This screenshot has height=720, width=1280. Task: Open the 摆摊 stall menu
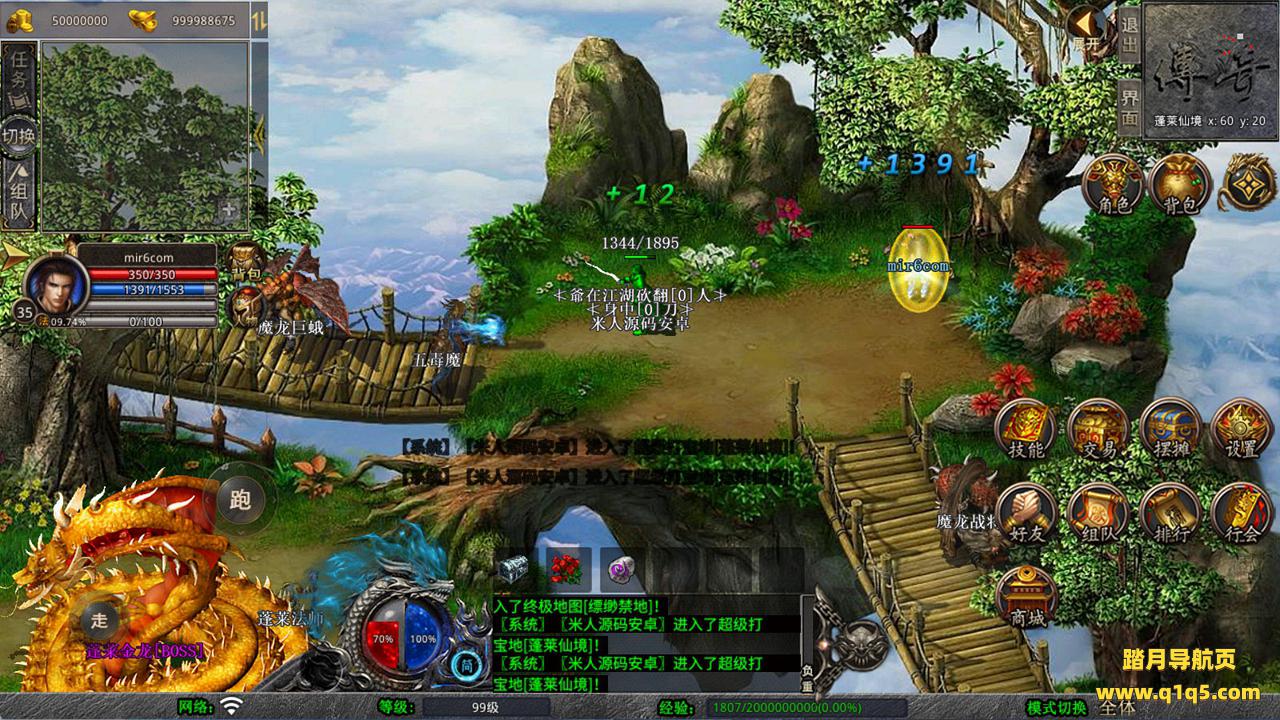click(1170, 430)
